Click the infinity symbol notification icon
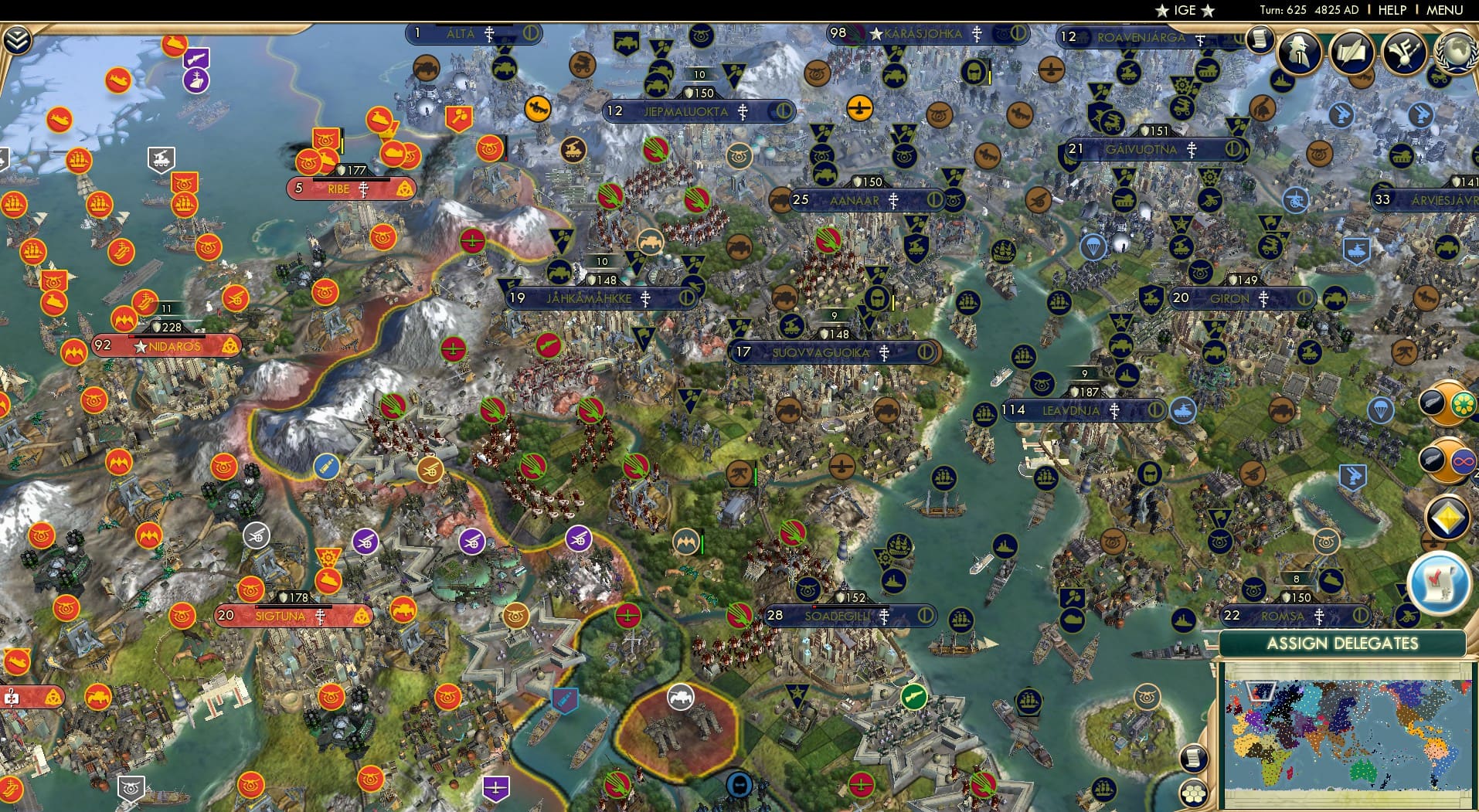The width and height of the screenshot is (1479, 812). point(1464,461)
